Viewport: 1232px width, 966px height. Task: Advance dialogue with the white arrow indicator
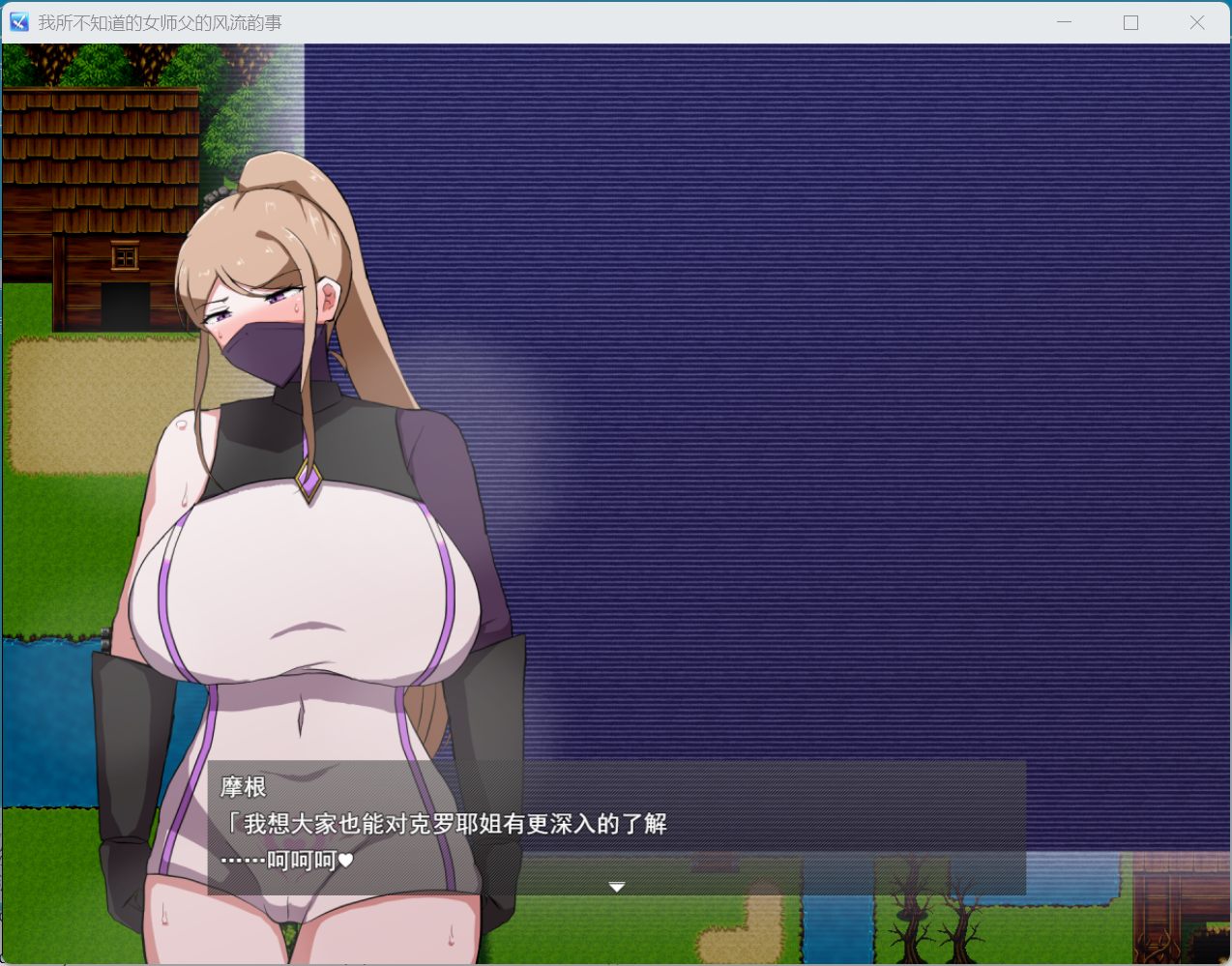pyautogui.click(x=617, y=887)
